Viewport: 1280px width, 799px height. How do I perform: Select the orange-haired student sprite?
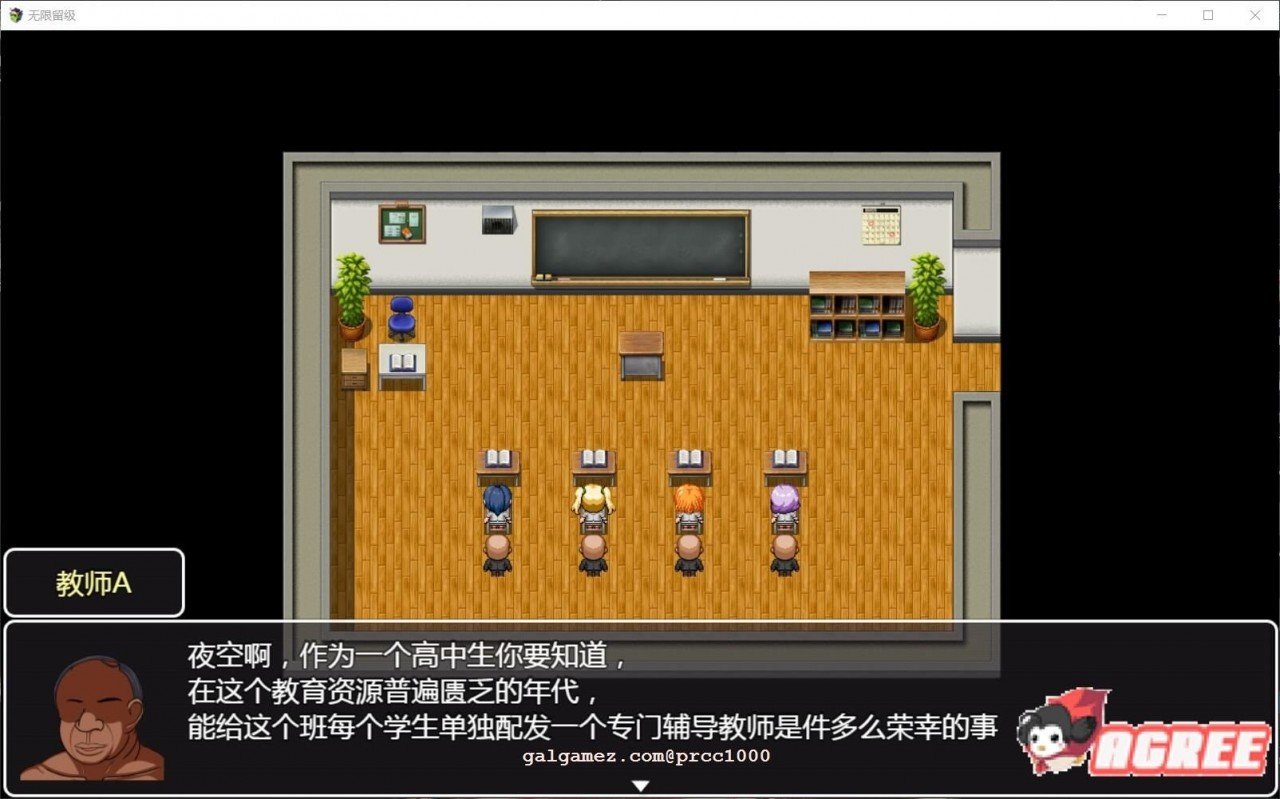click(x=690, y=500)
